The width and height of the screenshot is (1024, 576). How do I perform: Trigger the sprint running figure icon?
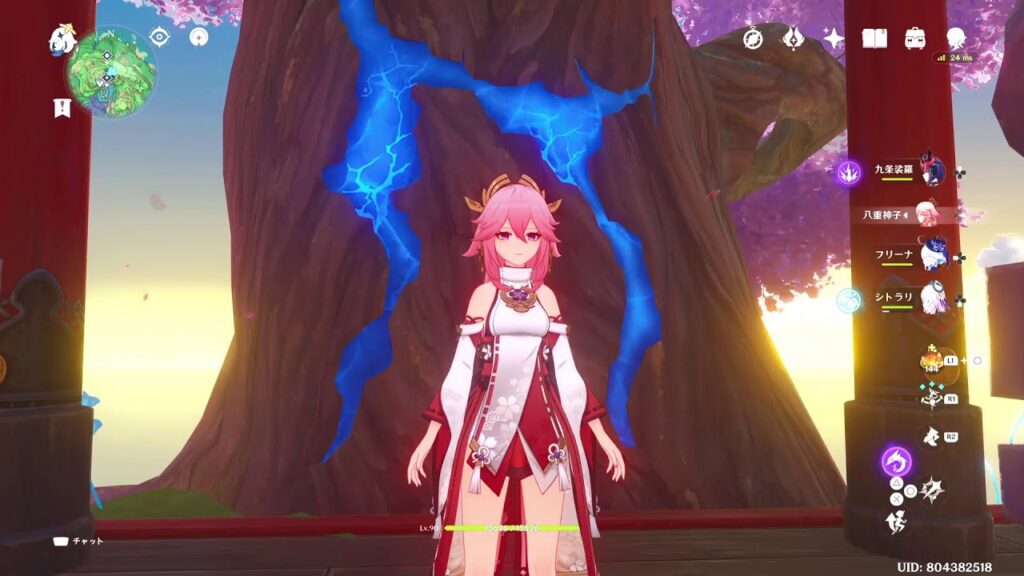pyautogui.click(x=896, y=520)
